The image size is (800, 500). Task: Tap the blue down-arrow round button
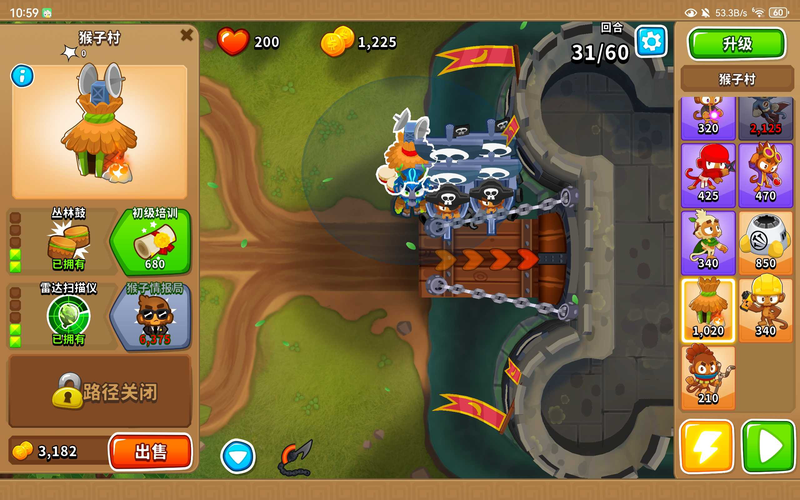[238, 456]
